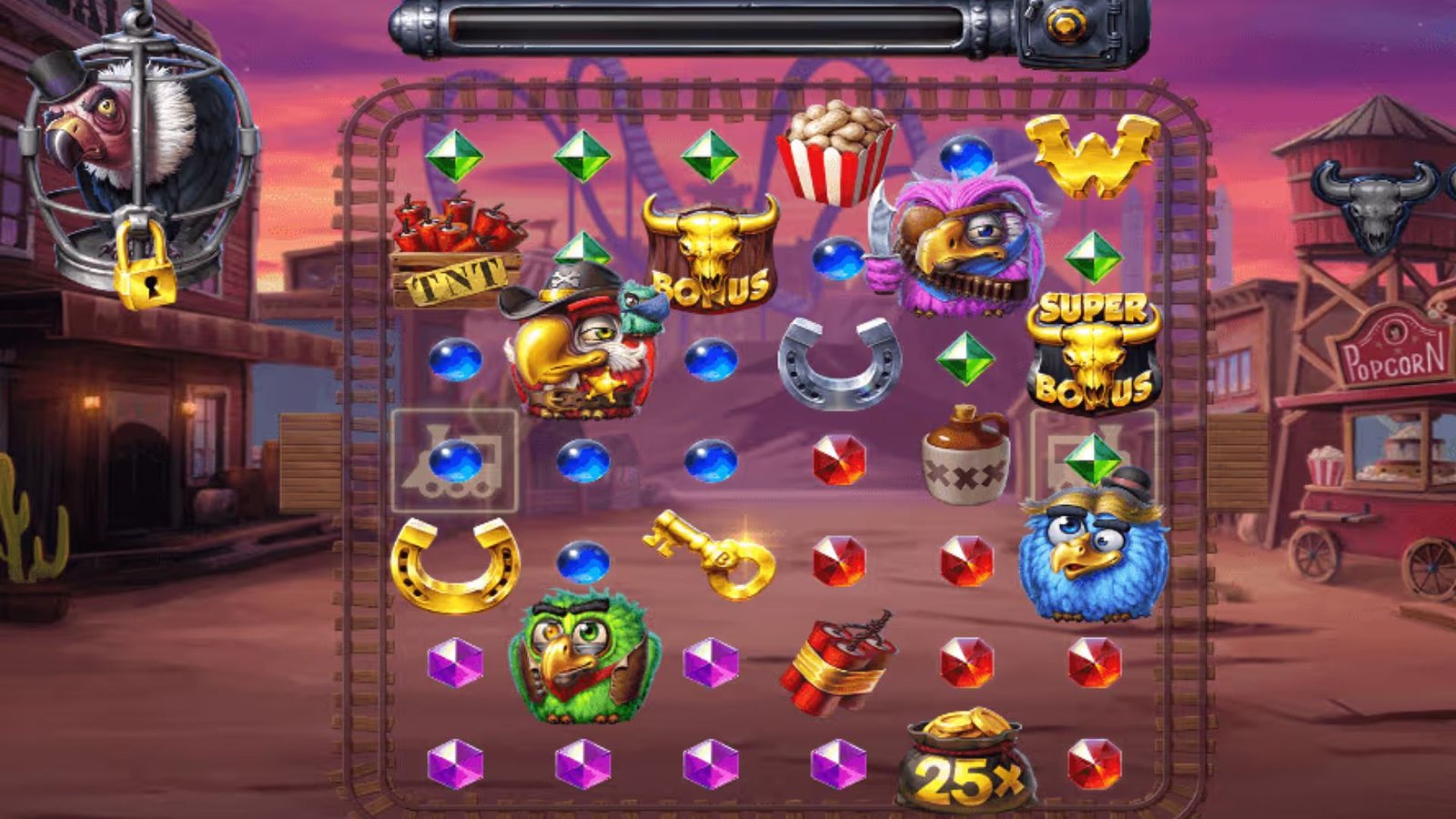Select the silver horseshoe tile
Screen dimensions: 1456x819
tap(838, 361)
